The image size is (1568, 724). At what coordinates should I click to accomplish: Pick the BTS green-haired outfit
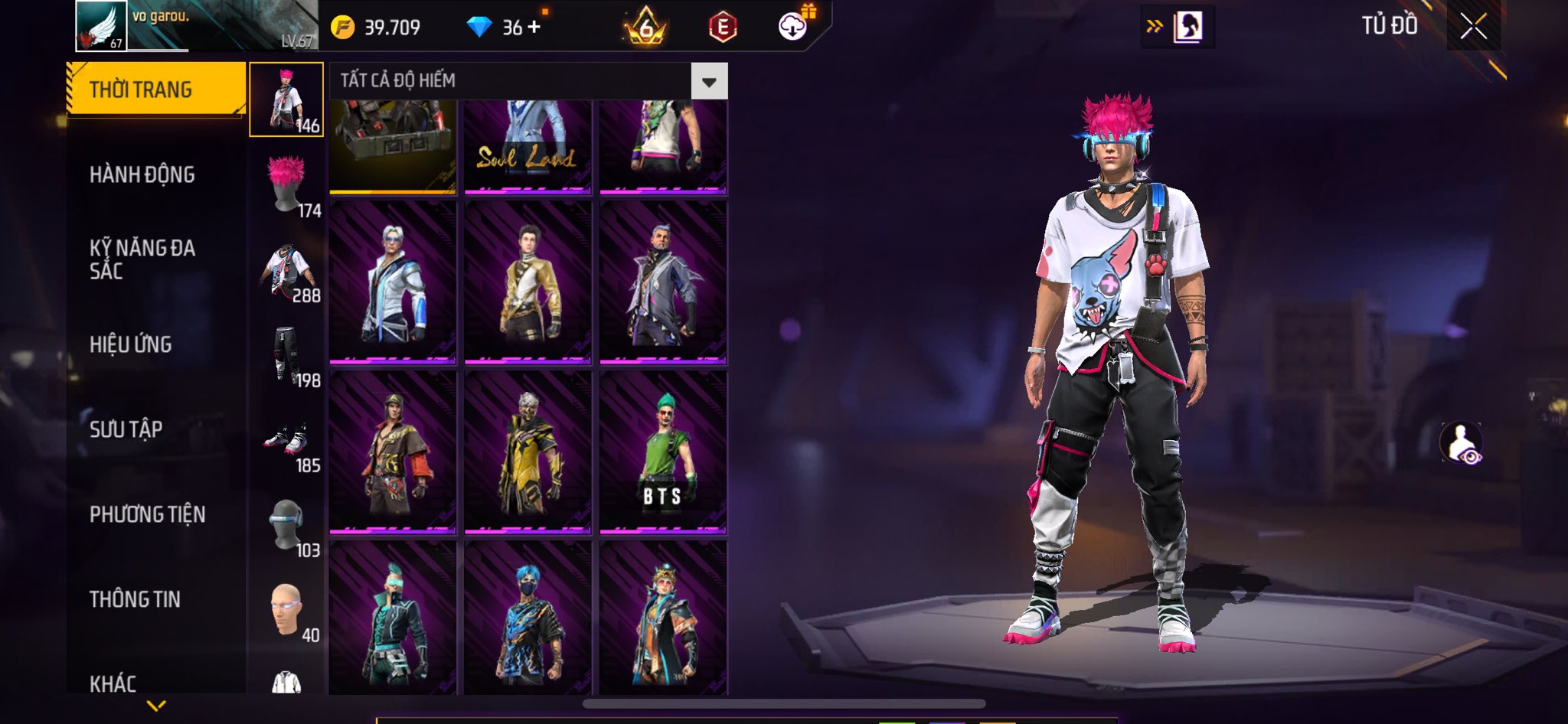point(663,452)
